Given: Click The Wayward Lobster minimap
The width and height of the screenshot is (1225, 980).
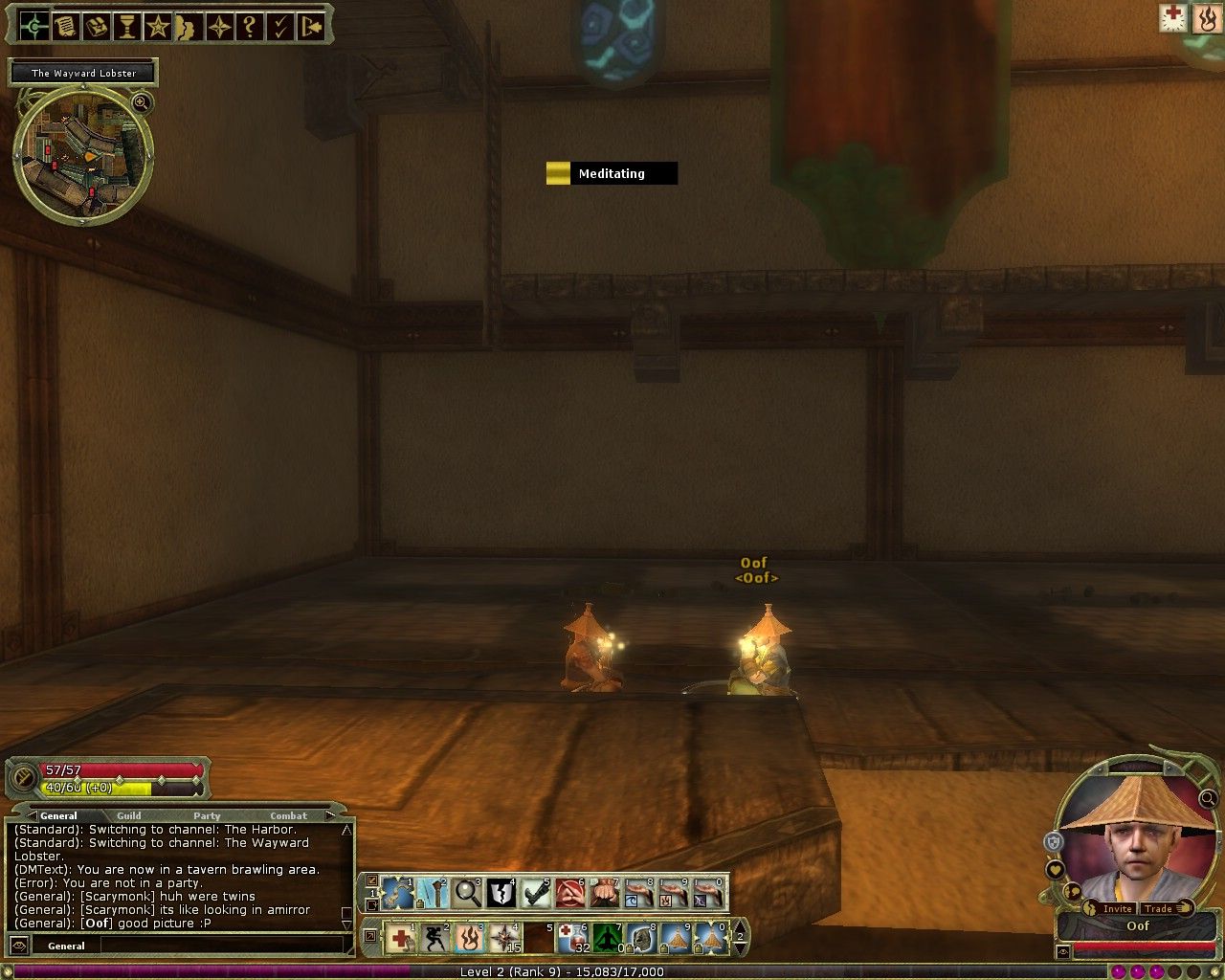Looking at the screenshot, I should click(83, 156).
